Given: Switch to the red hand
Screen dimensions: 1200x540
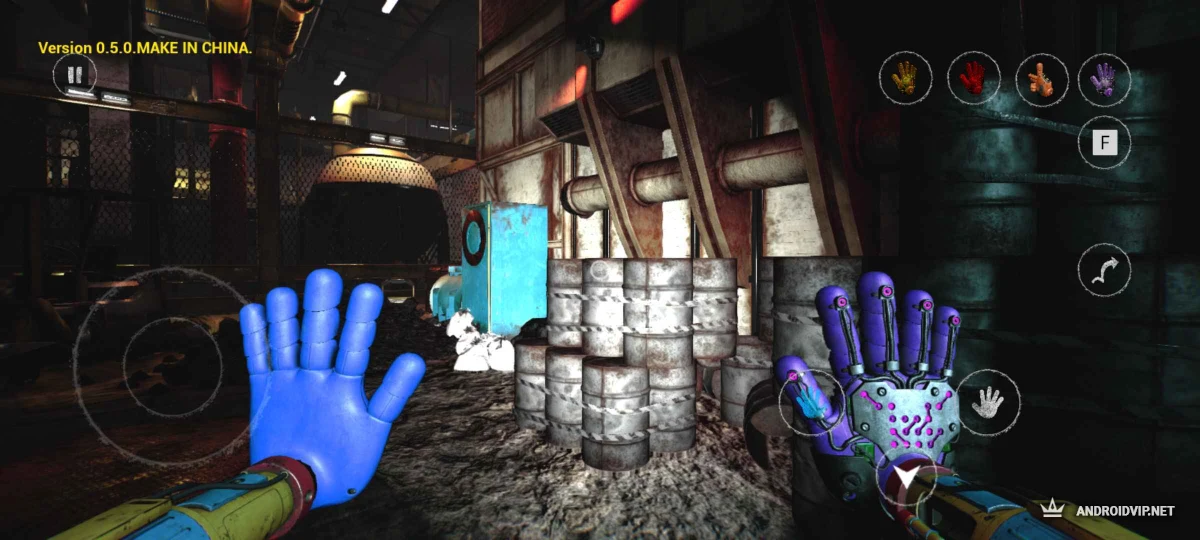Looking at the screenshot, I should [x=971, y=77].
